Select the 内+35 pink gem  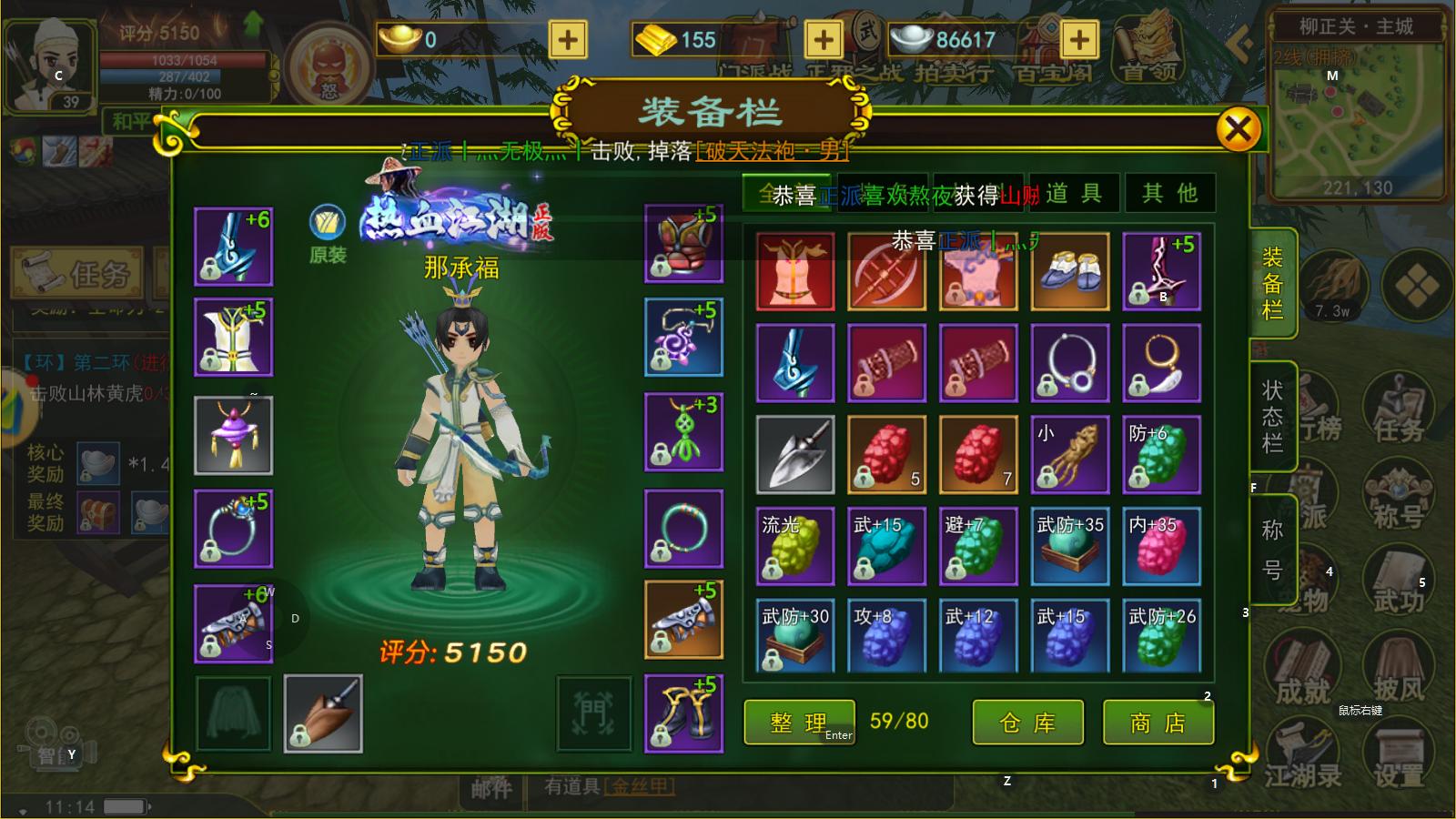tap(1161, 546)
